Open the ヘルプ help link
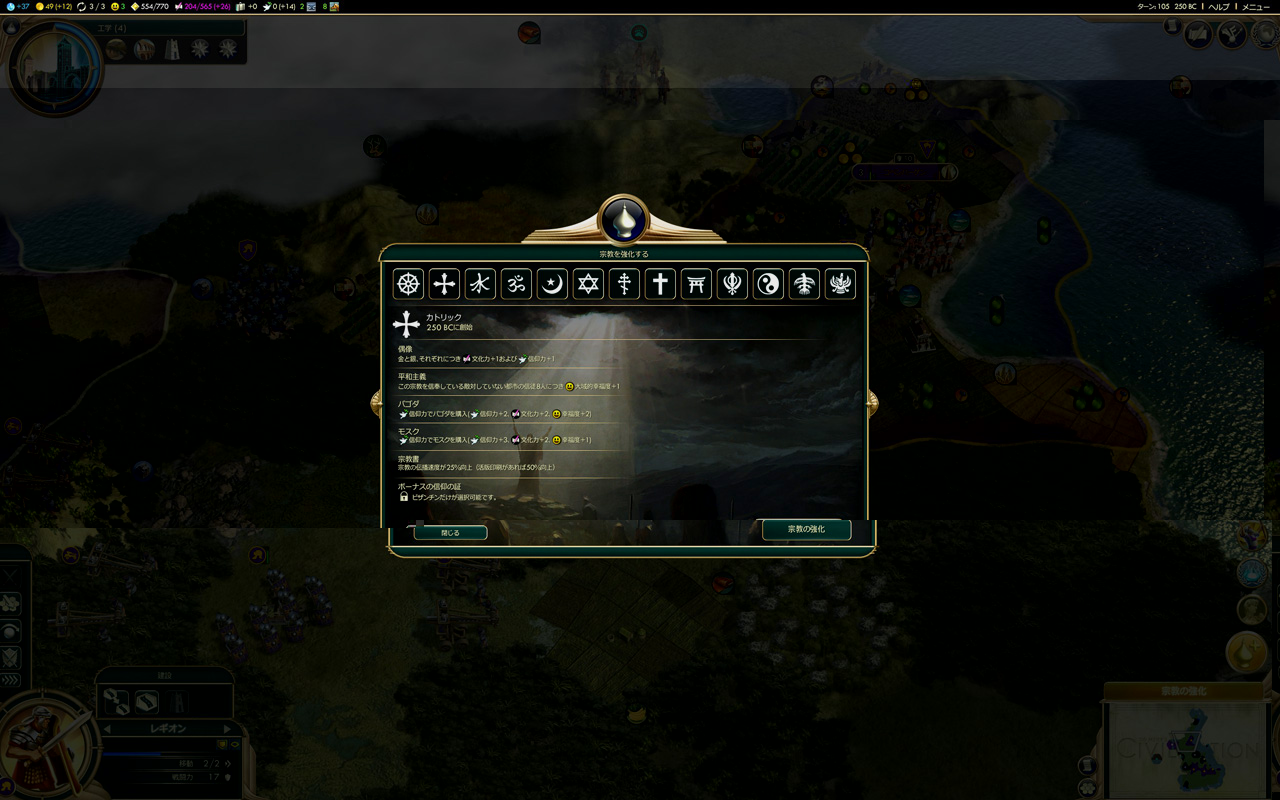 [x=1219, y=6]
